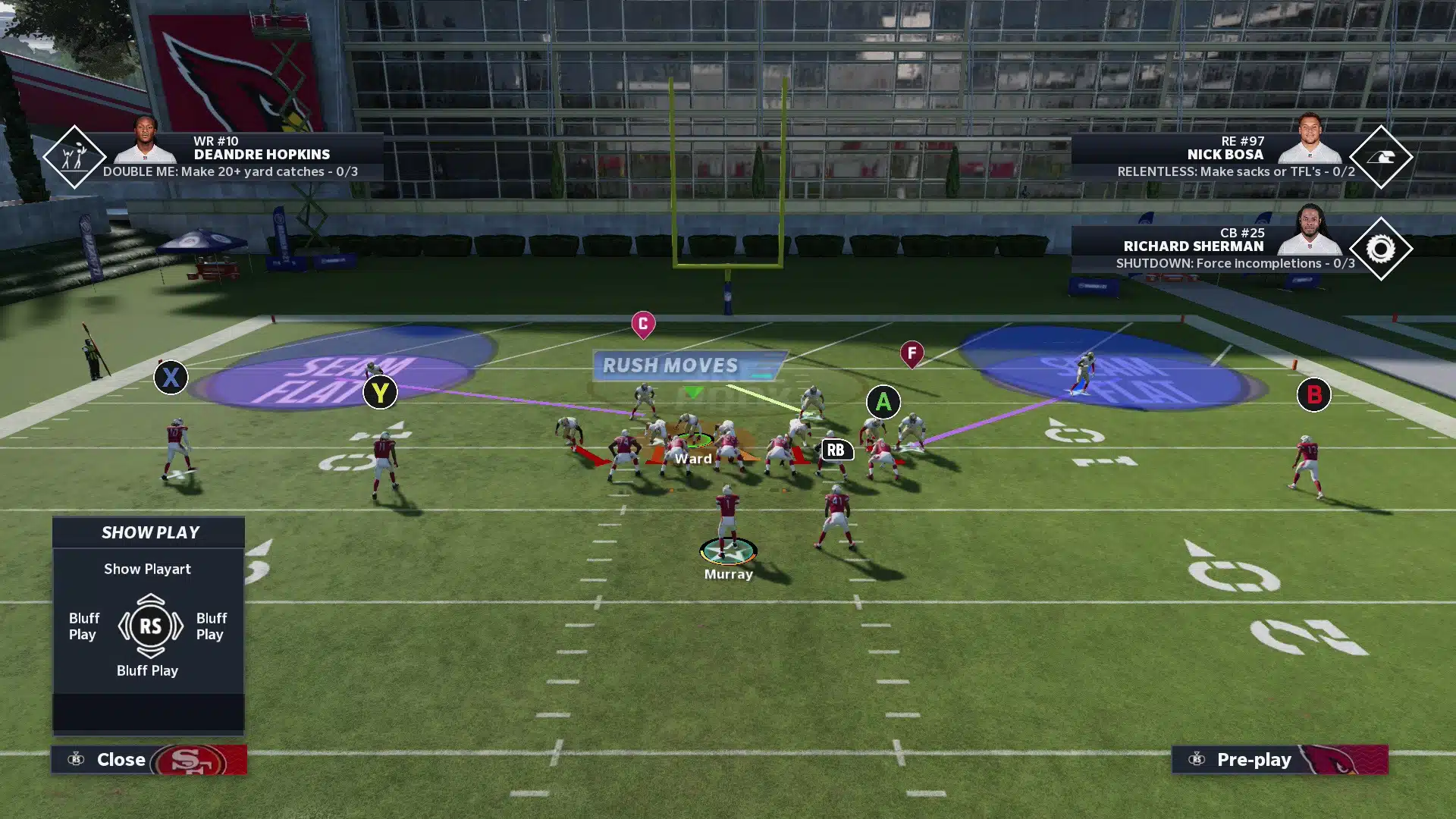The height and width of the screenshot is (819, 1456).
Task: Open the right Bluff Play option
Action: 210,626
